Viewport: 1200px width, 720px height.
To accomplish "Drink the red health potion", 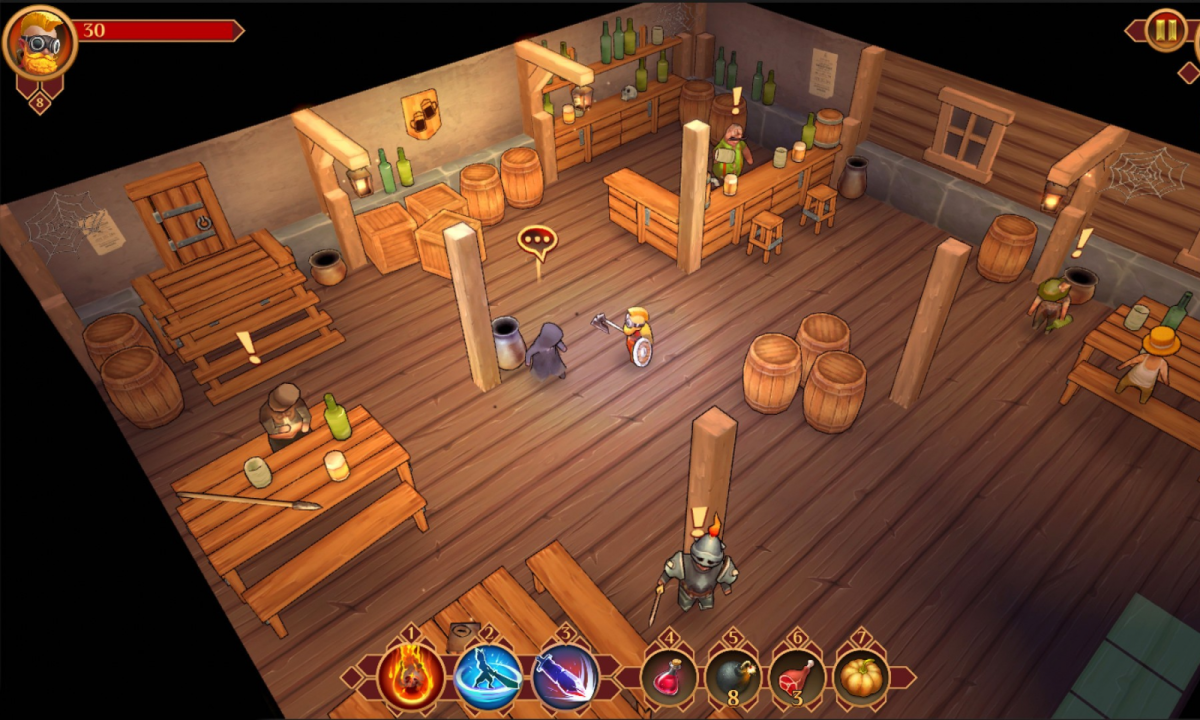I will click(x=669, y=677).
